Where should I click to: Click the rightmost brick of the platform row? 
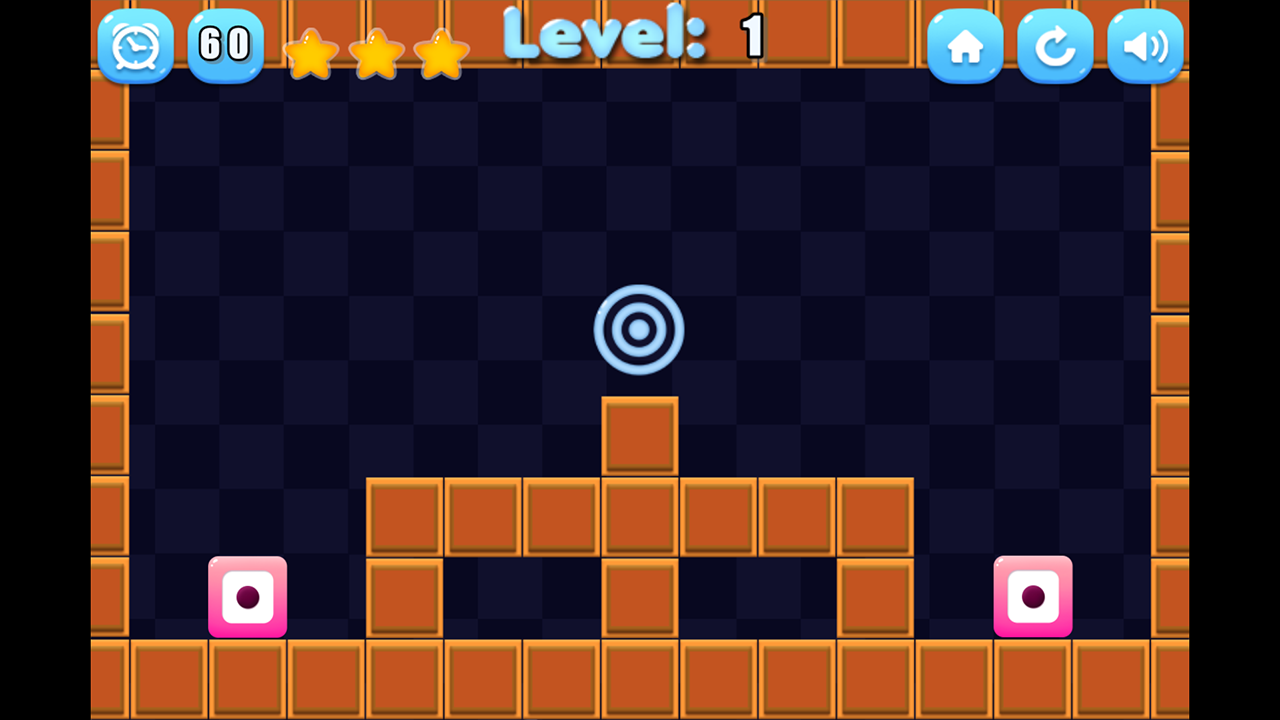876,516
